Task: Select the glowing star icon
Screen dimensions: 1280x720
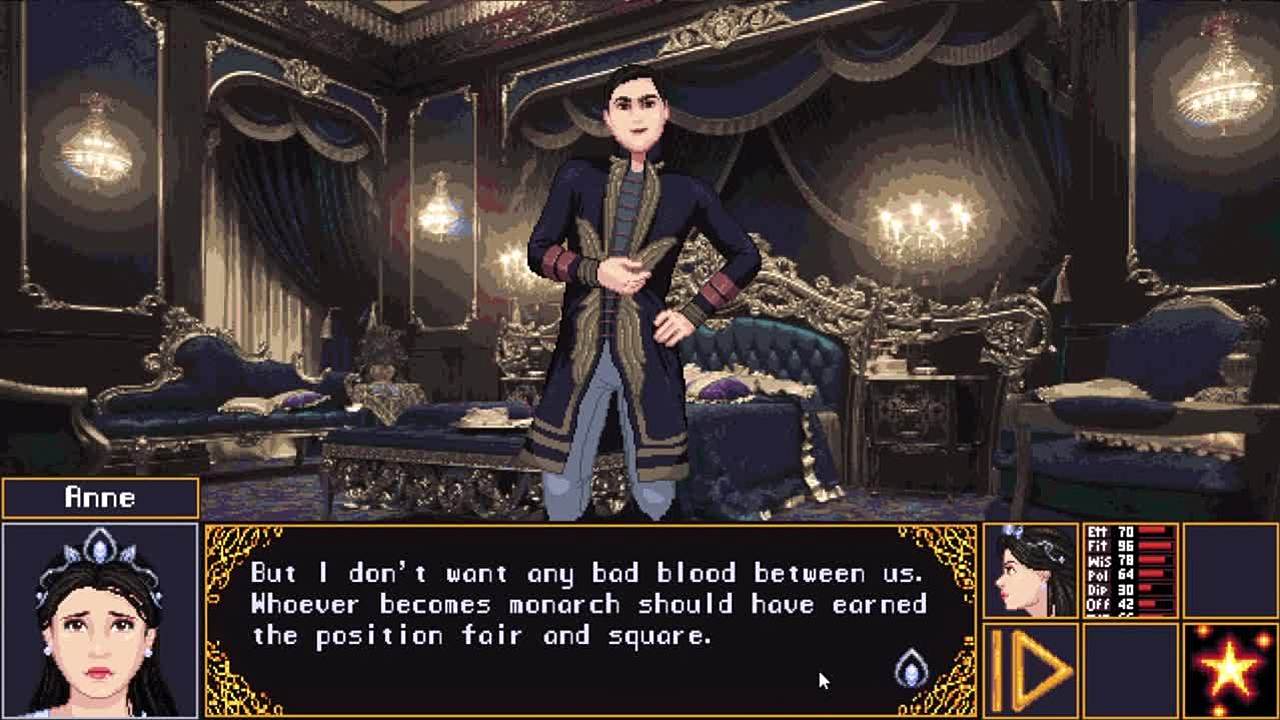Action: click(x=1230, y=669)
